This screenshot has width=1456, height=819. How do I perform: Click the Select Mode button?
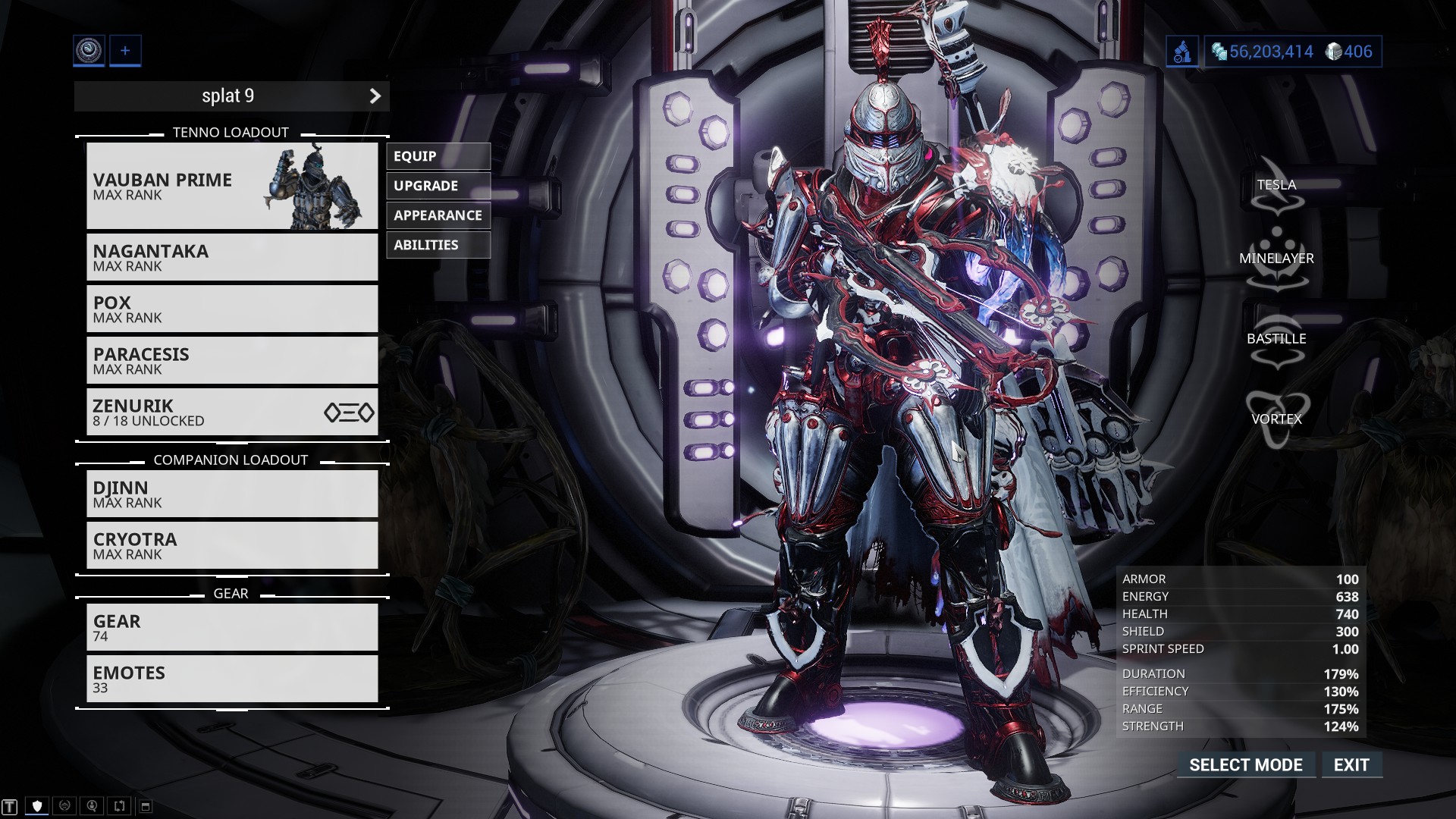click(x=1245, y=765)
